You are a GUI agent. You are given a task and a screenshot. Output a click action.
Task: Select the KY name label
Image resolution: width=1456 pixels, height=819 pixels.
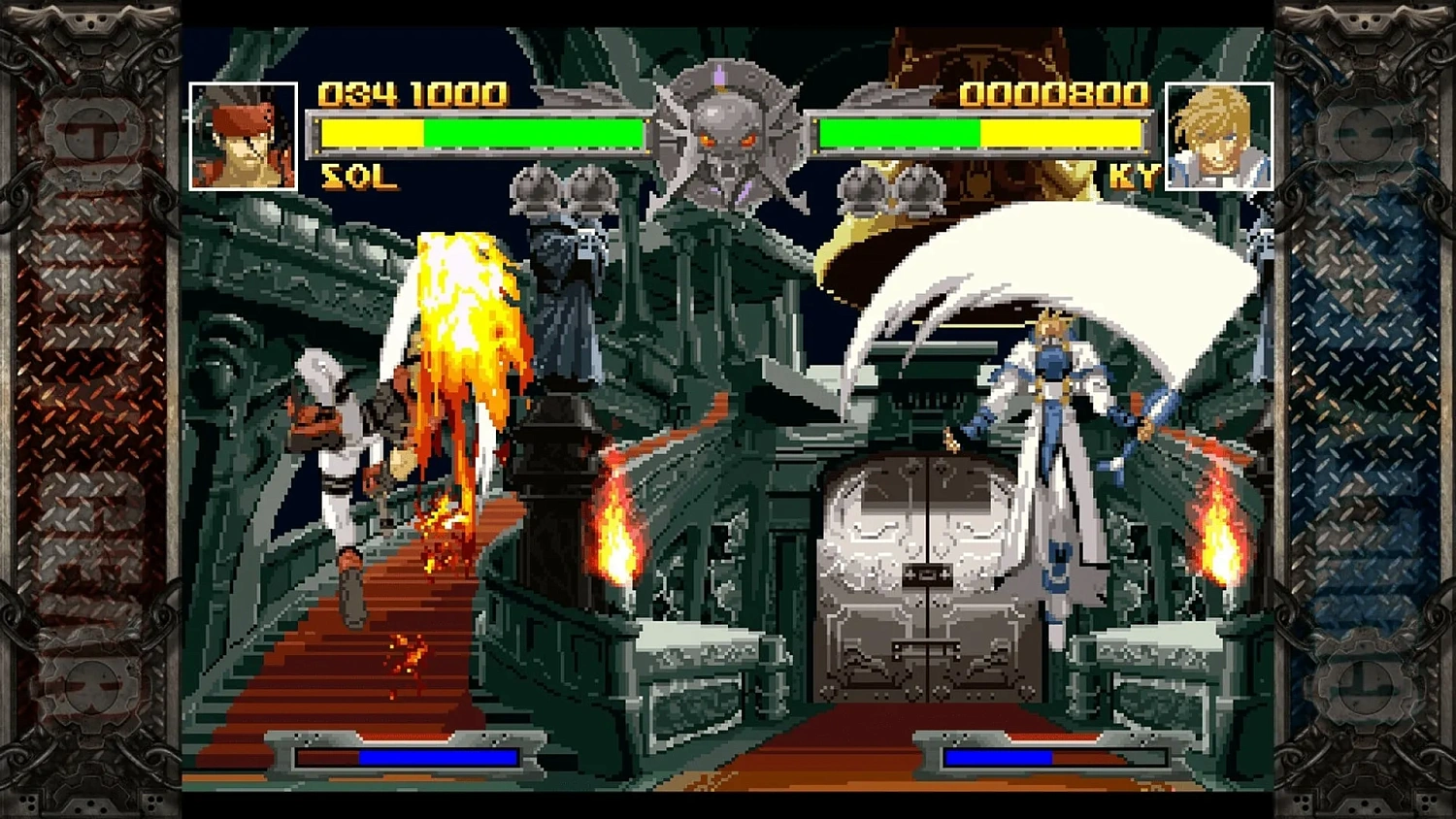(x=1133, y=177)
